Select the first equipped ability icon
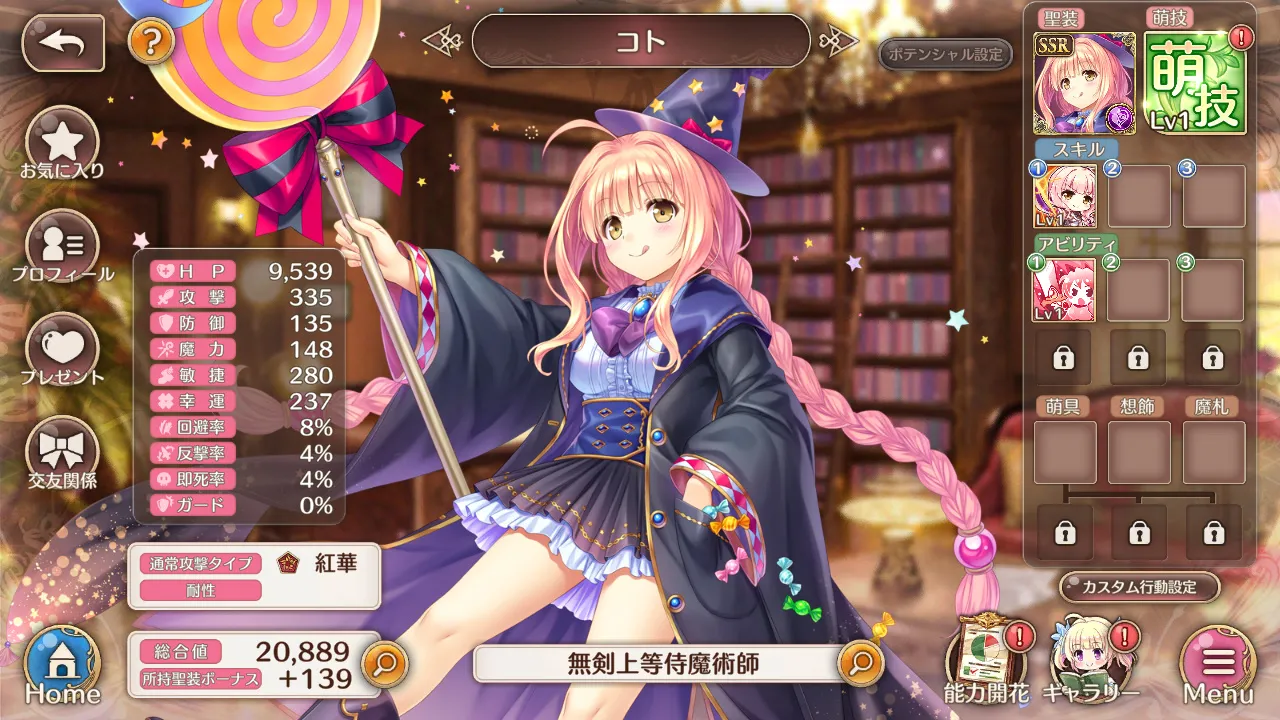Screen dimensions: 1280x720 point(1064,290)
